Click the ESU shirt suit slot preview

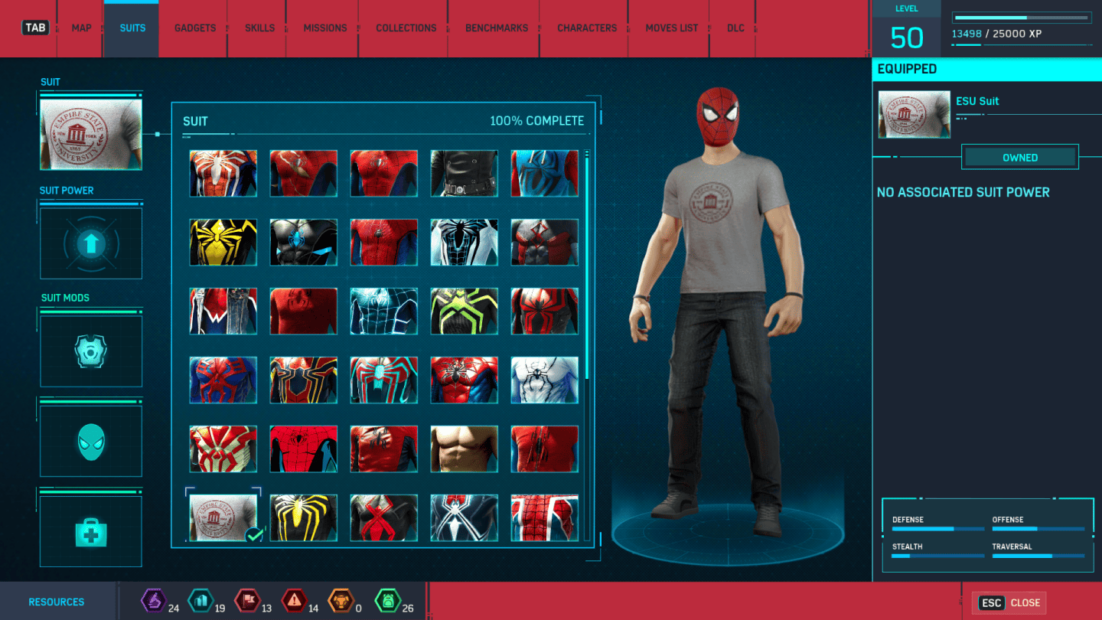pyautogui.click(x=91, y=134)
